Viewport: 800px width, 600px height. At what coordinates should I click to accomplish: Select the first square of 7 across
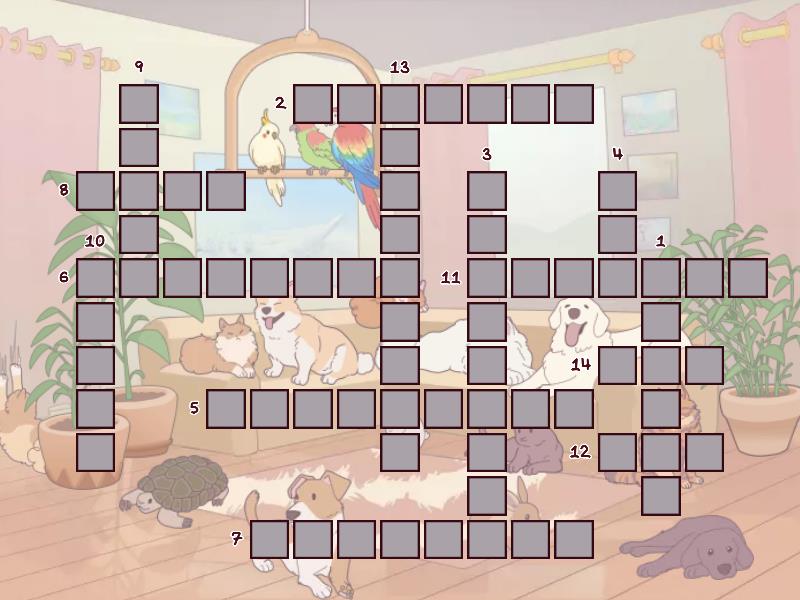[x=270, y=539]
